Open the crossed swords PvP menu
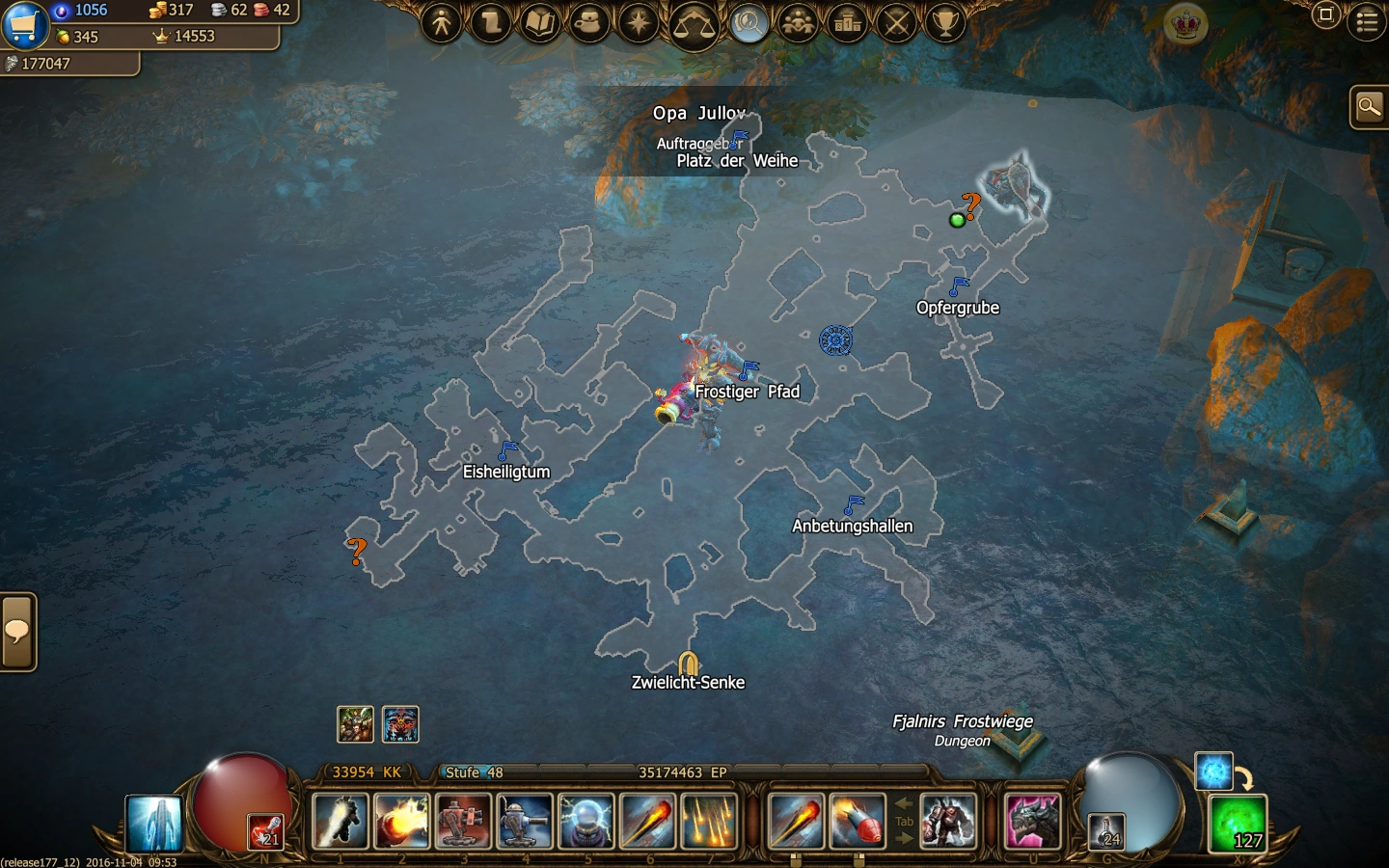The image size is (1389, 868). (897, 22)
